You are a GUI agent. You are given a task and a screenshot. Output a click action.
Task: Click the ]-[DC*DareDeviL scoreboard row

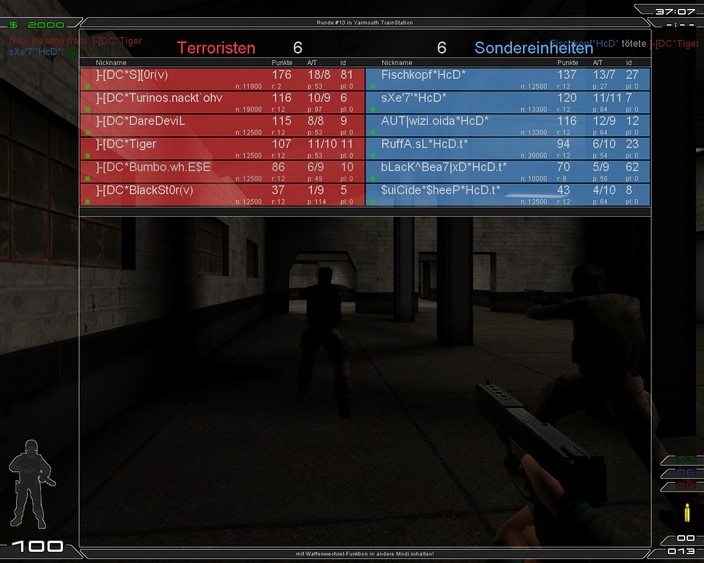(x=222, y=125)
